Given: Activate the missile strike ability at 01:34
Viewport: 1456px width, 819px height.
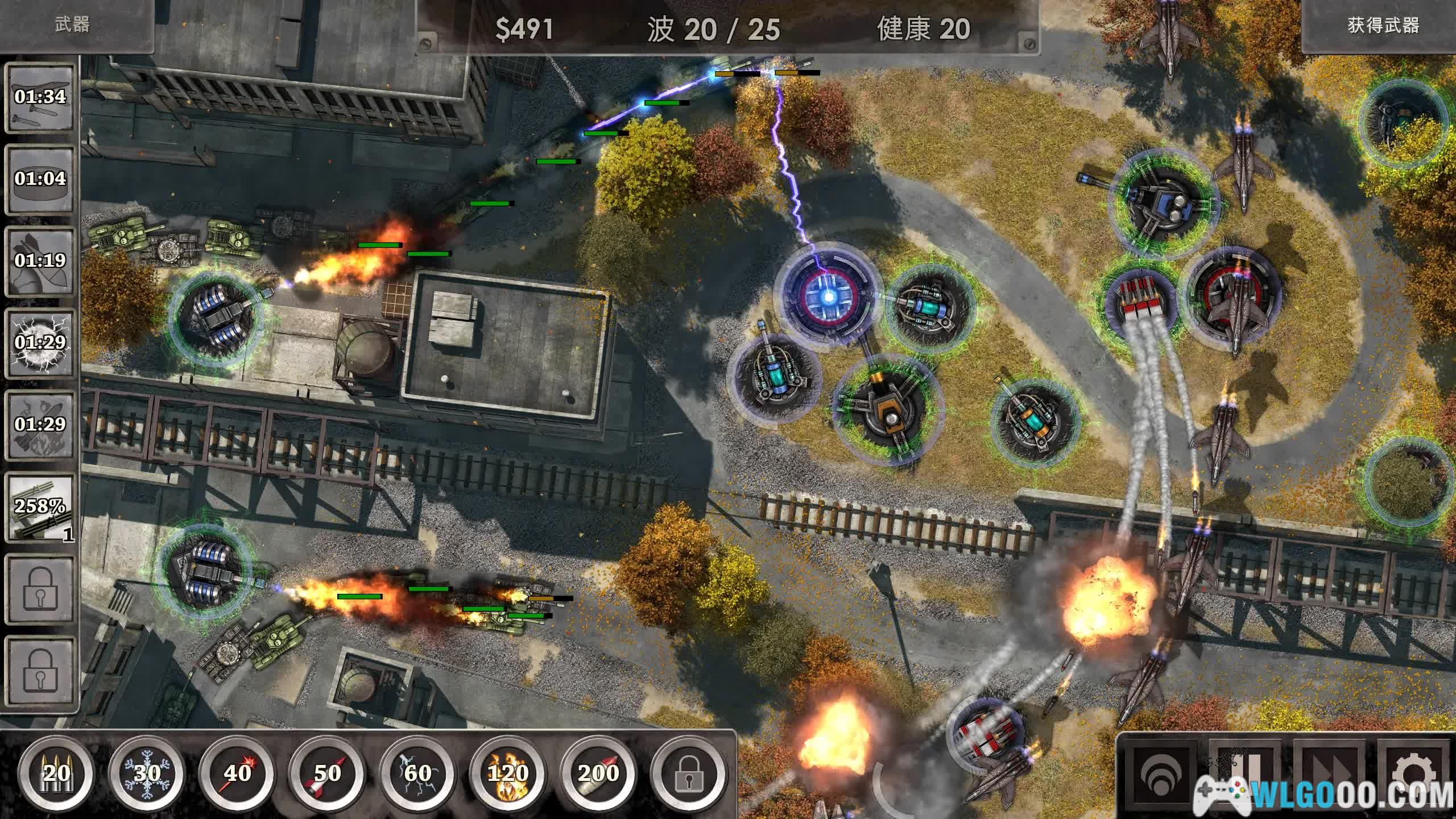Looking at the screenshot, I should (x=40, y=98).
